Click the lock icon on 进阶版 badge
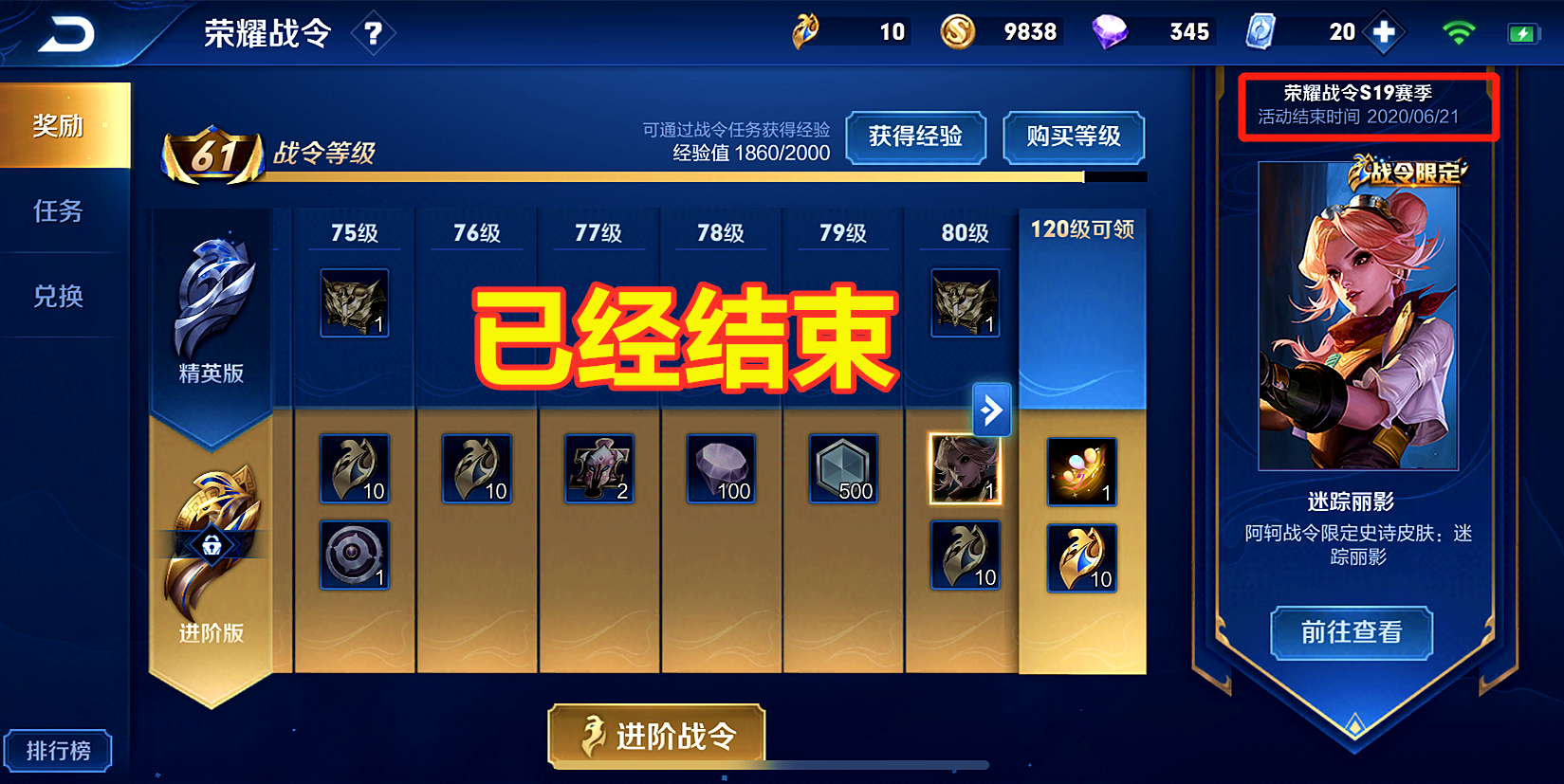Viewport: 1564px width, 784px height. coord(213,542)
